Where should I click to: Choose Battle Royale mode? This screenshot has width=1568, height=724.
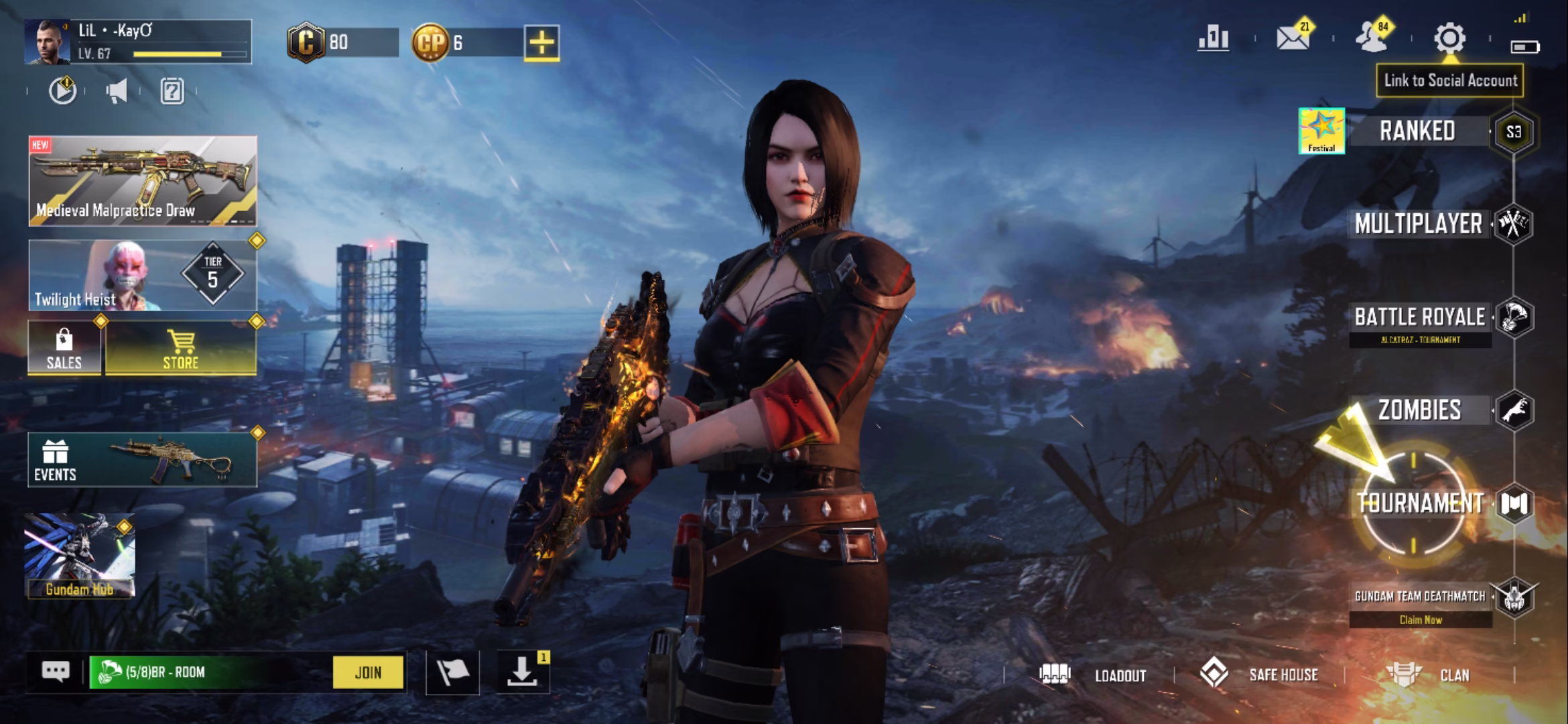tap(1420, 317)
